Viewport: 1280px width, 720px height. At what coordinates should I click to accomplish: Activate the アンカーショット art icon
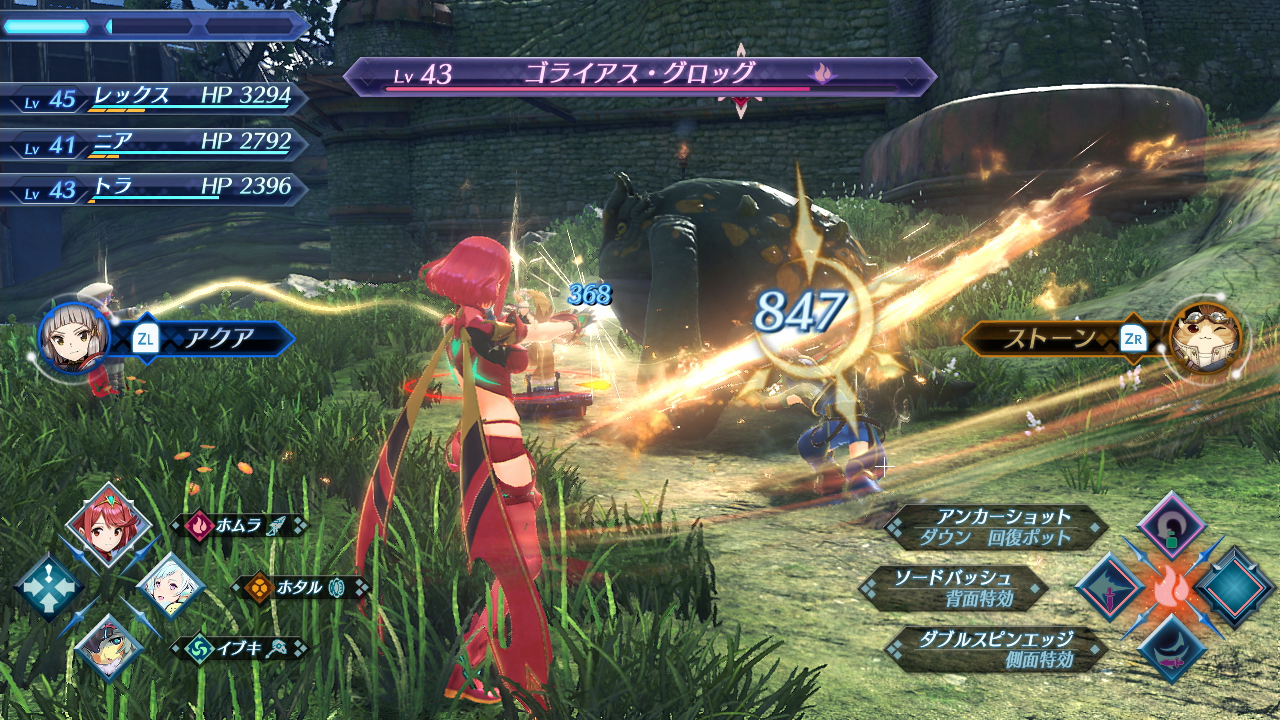(1171, 524)
